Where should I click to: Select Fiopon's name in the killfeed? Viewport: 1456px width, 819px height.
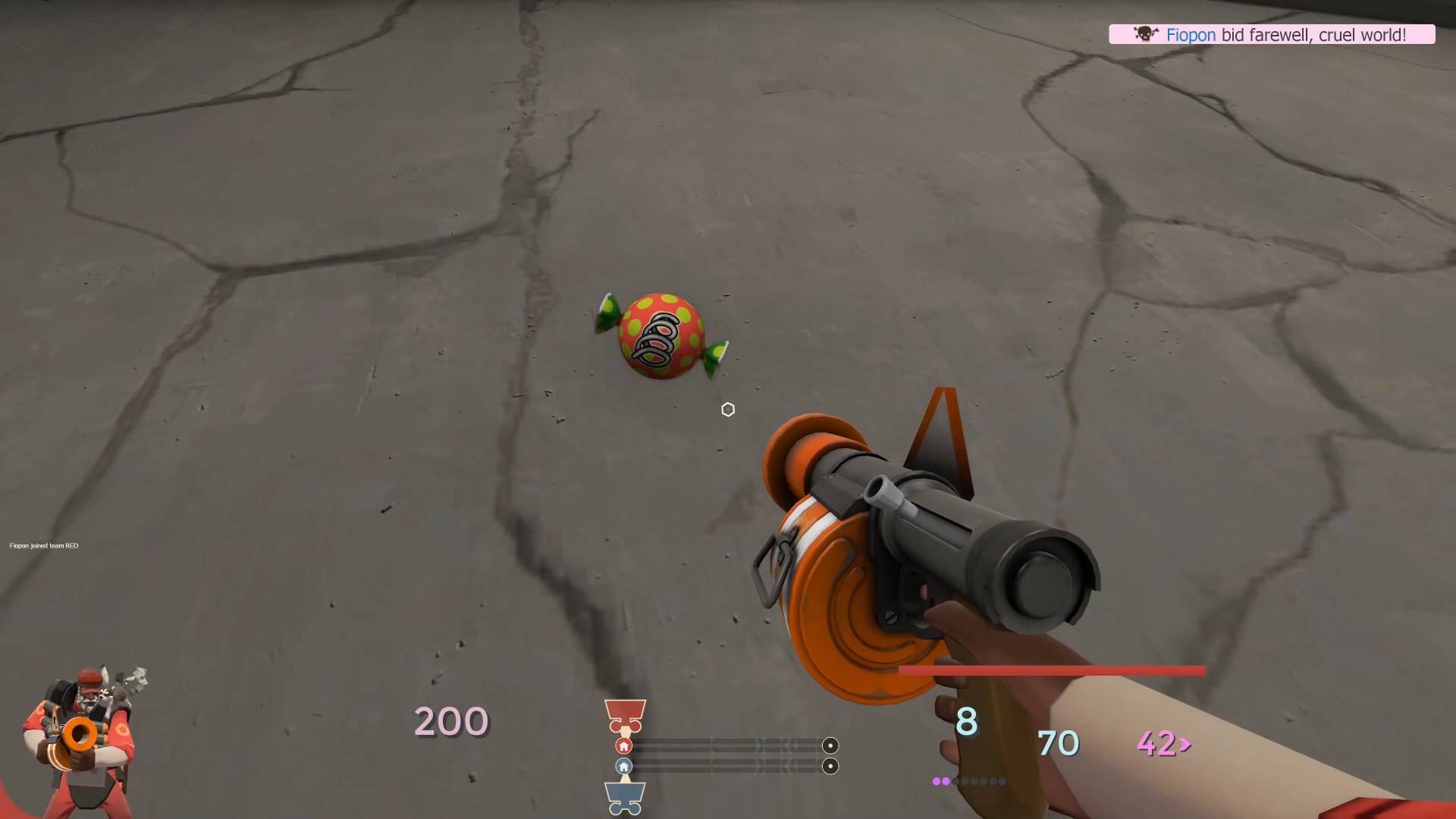coord(1191,34)
